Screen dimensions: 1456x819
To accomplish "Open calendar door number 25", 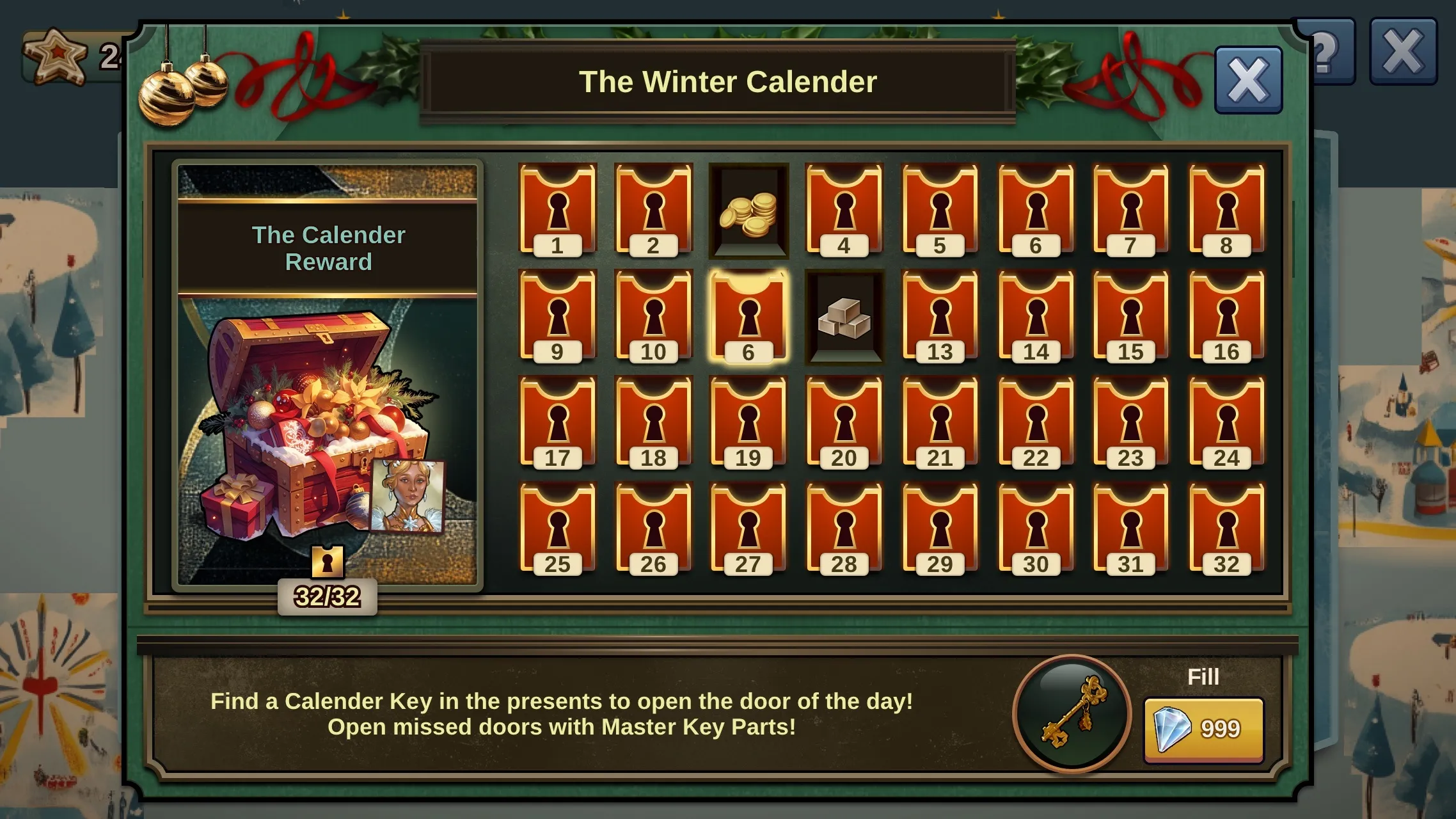I will 557,529.
